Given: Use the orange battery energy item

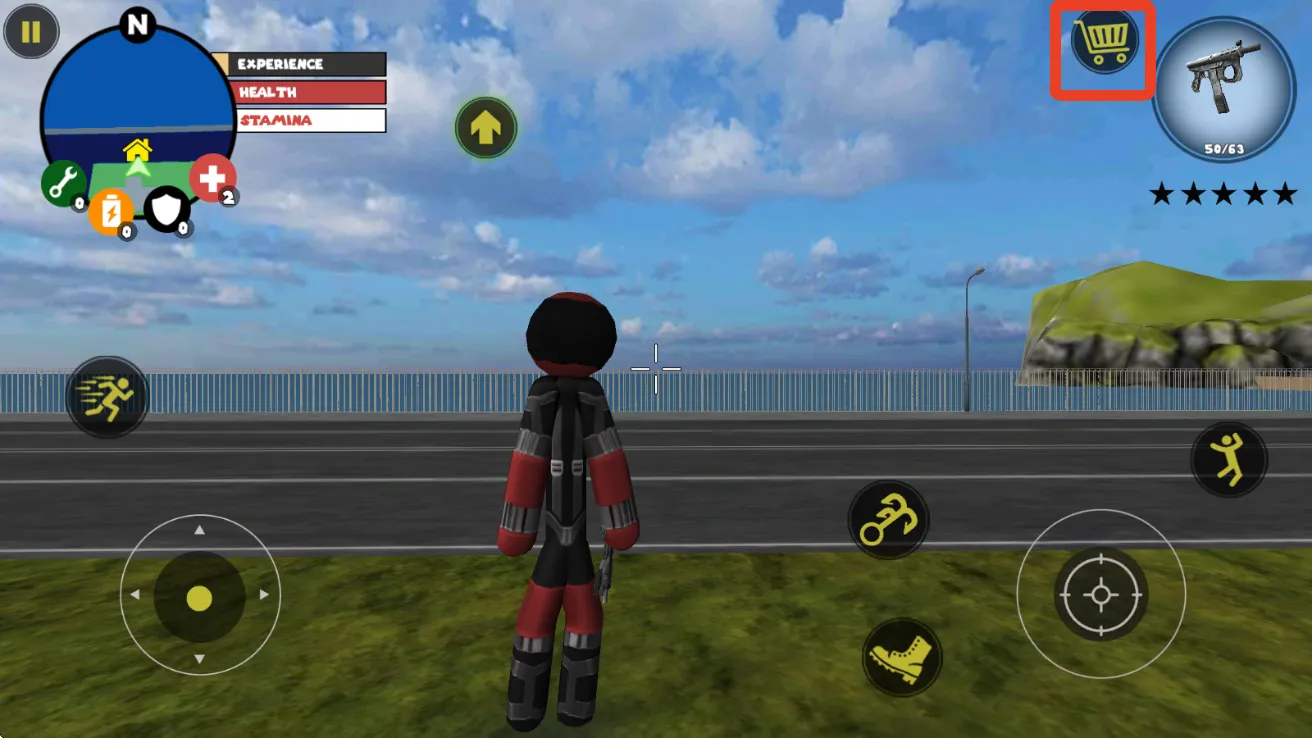Looking at the screenshot, I should [x=110, y=212].
